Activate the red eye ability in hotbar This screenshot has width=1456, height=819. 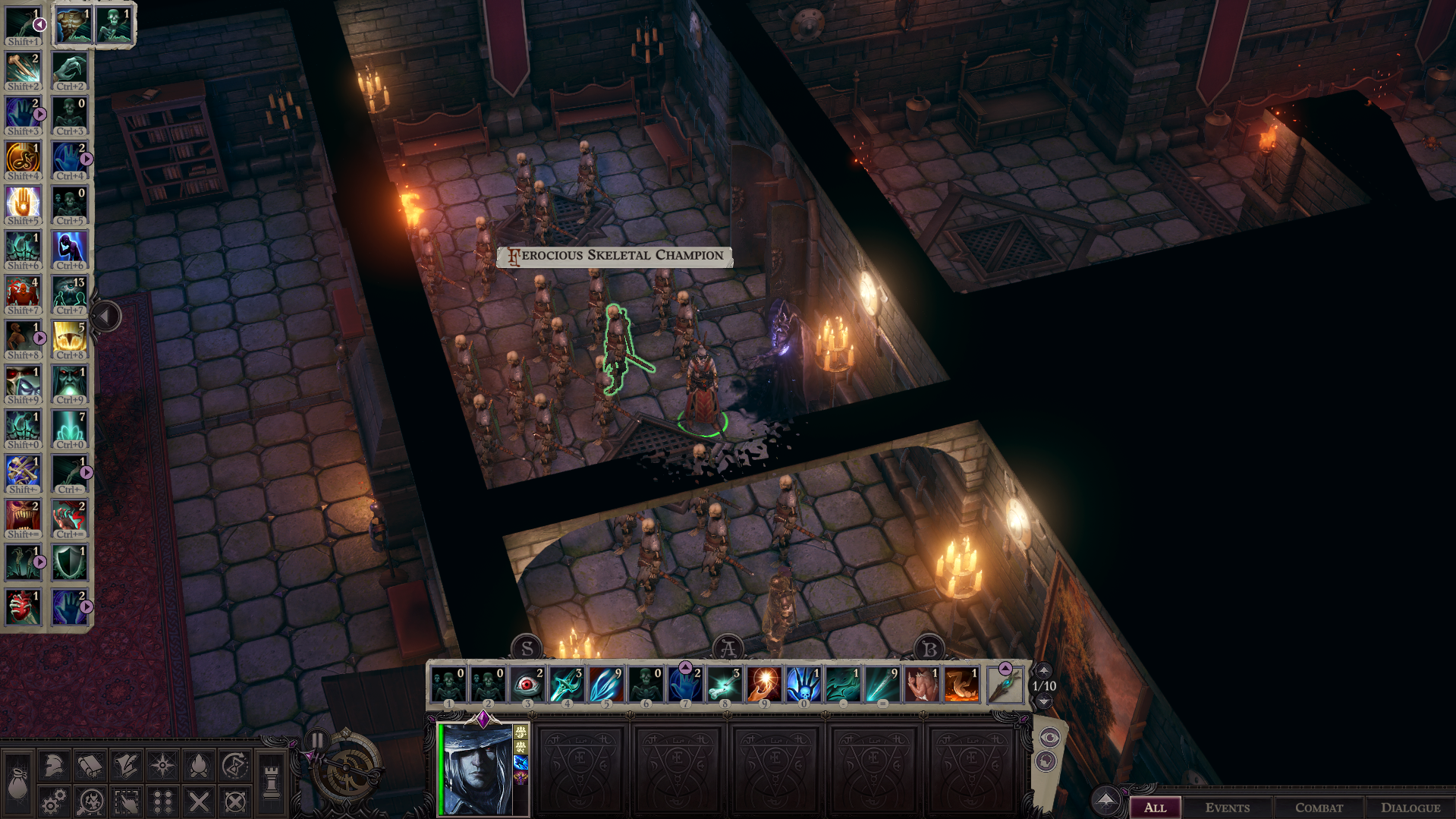[x=527, y=684]
